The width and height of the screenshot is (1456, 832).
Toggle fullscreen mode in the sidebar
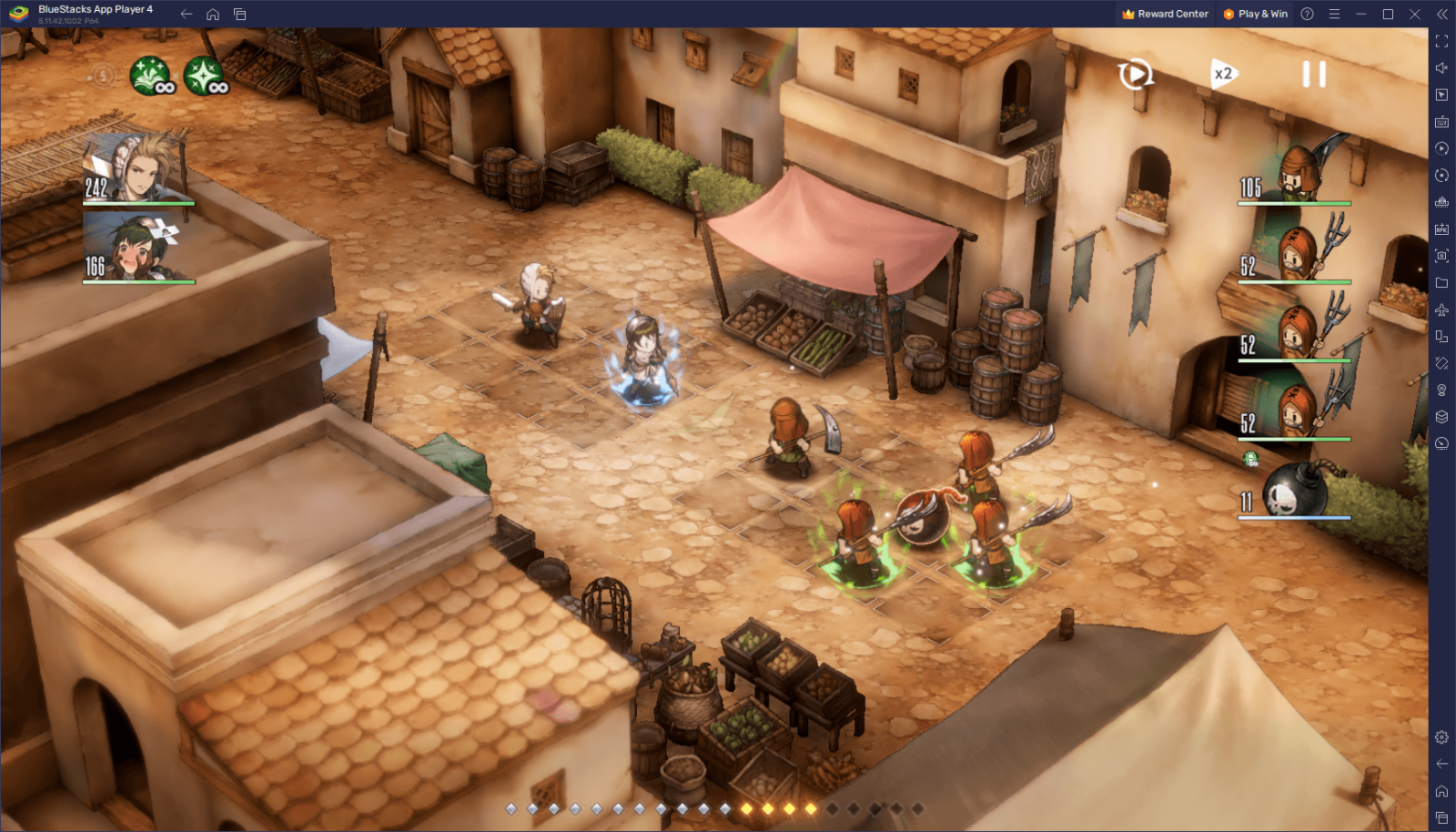click(1441, 40)
